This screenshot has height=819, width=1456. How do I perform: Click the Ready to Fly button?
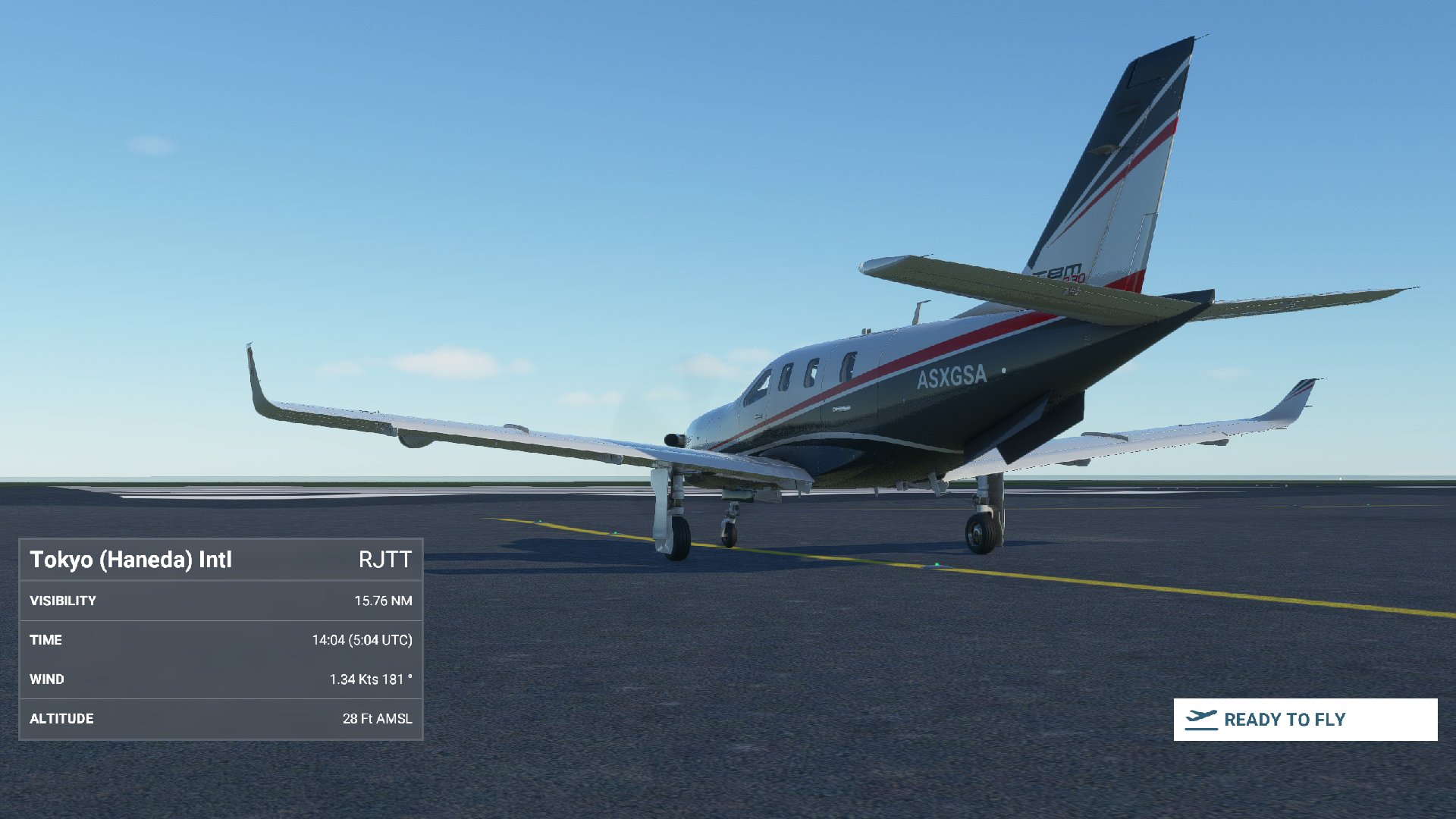(x=1304, y=719)
